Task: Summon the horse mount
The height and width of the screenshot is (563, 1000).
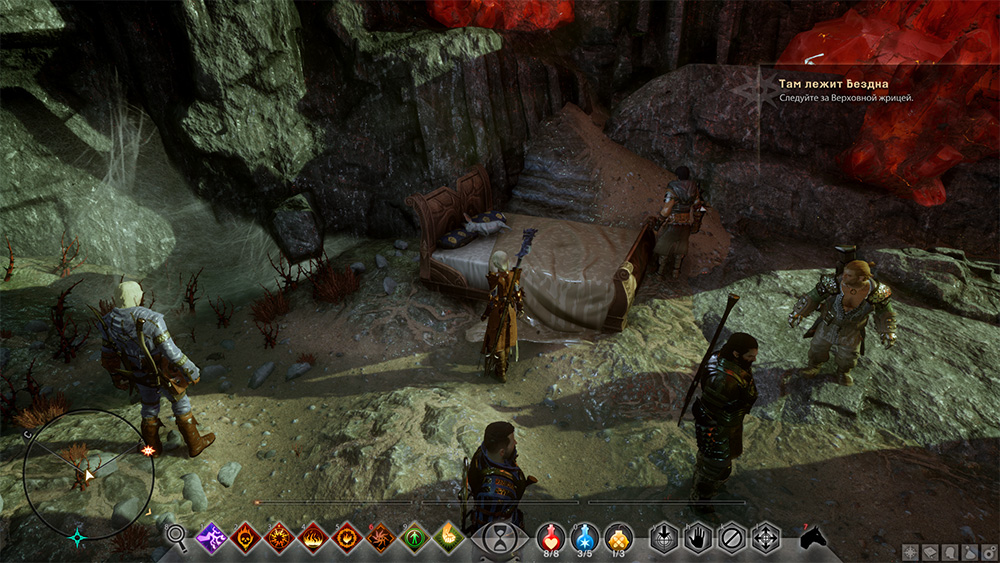Action: (x=813, y=538)
